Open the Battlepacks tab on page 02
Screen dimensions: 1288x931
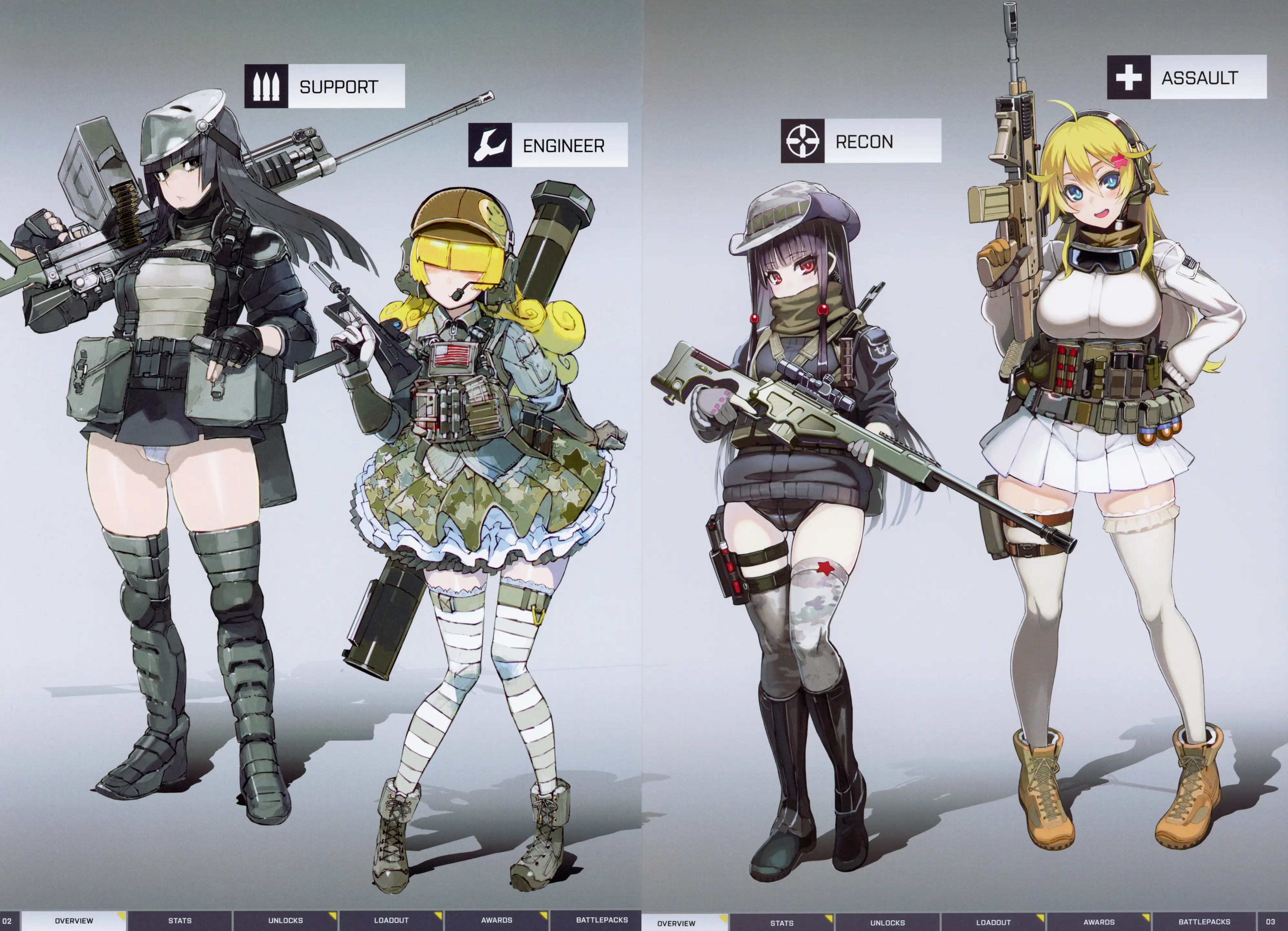[601, 920]
